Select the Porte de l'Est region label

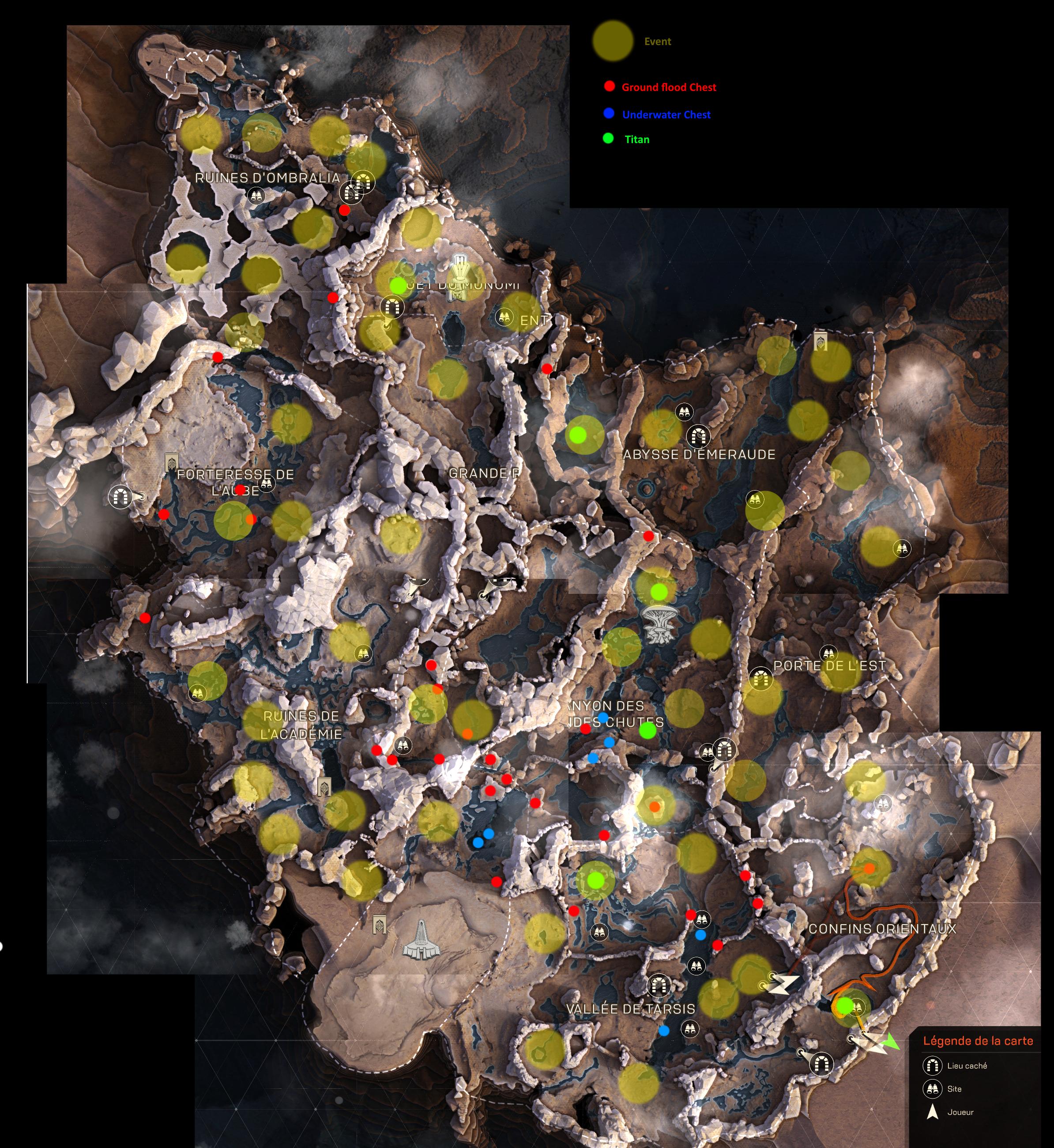point(829,666)
